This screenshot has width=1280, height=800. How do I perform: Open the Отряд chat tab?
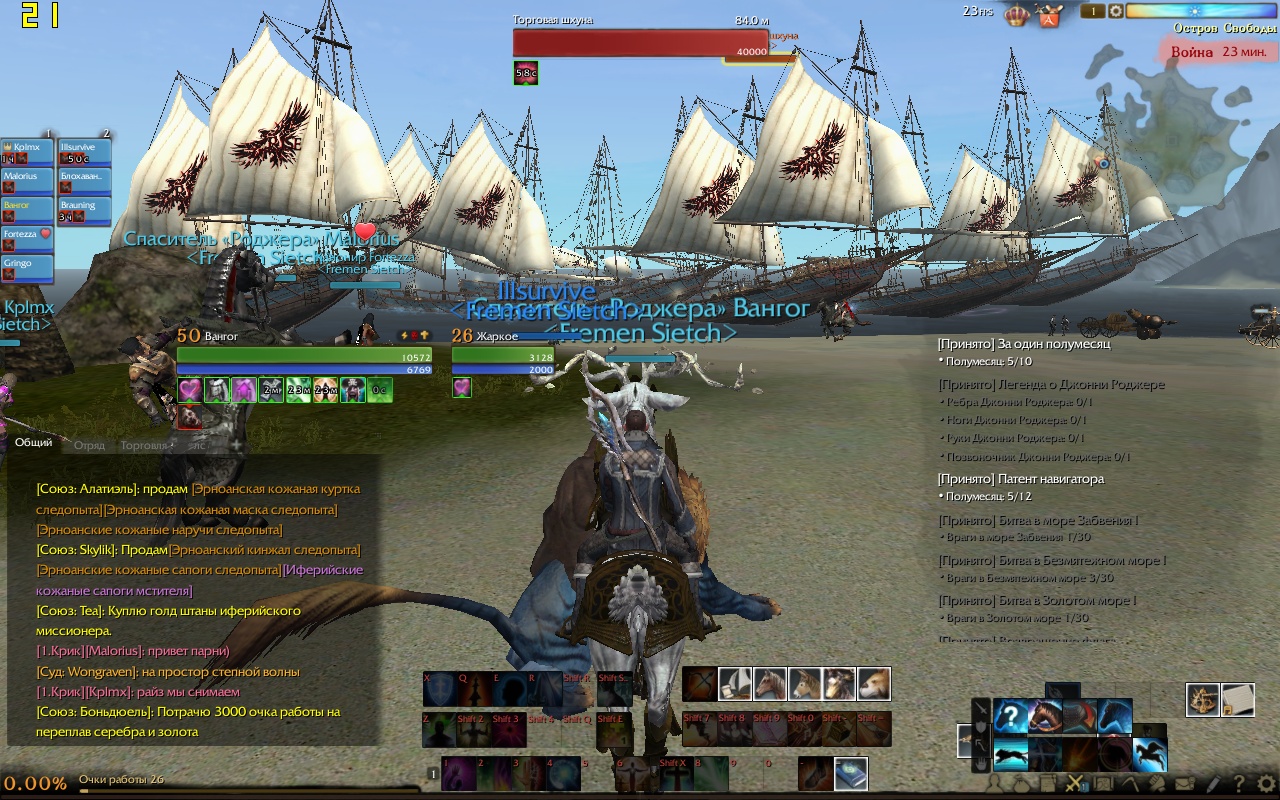tap(89, 445)
